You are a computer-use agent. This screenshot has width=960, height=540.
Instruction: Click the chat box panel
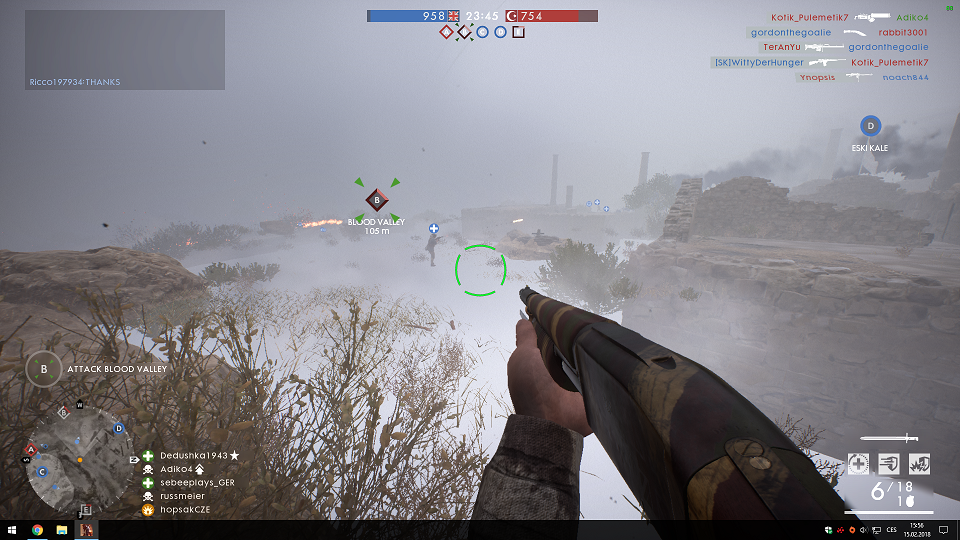coord(125,50)
